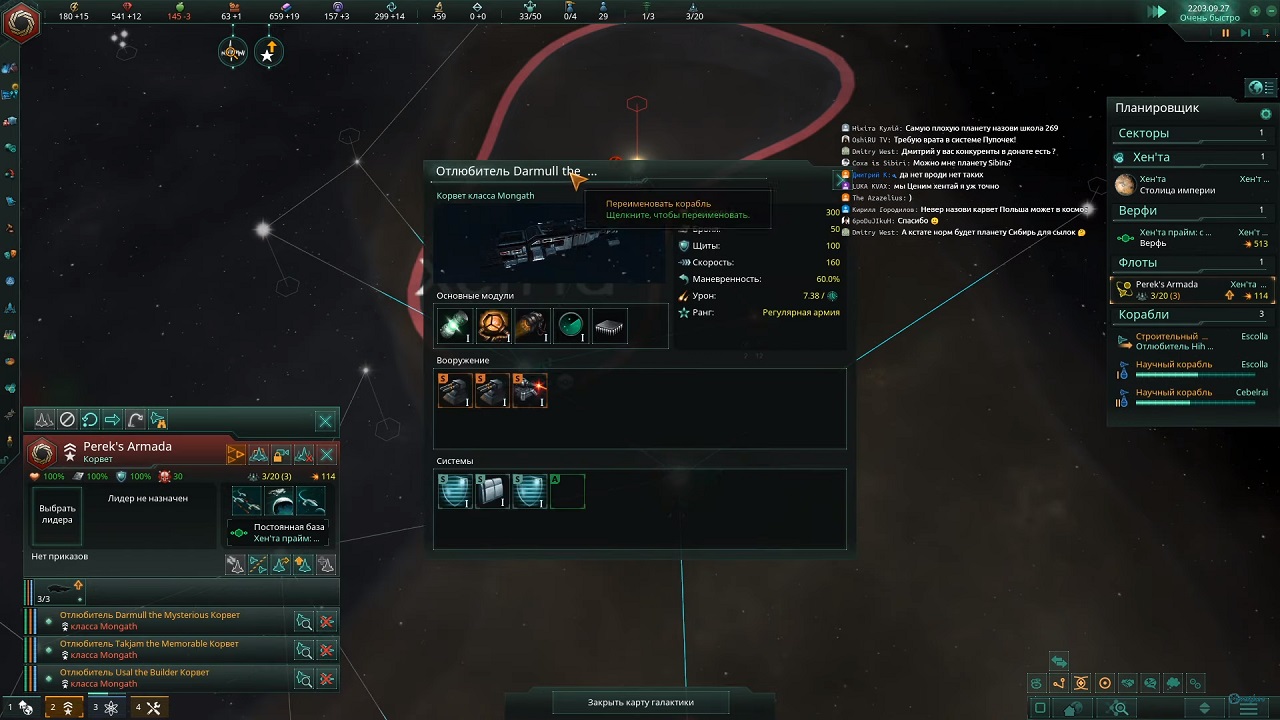Close the Perek's Armada fleet panel
This screenshot has width=1280, height=720.
point(325,421)
